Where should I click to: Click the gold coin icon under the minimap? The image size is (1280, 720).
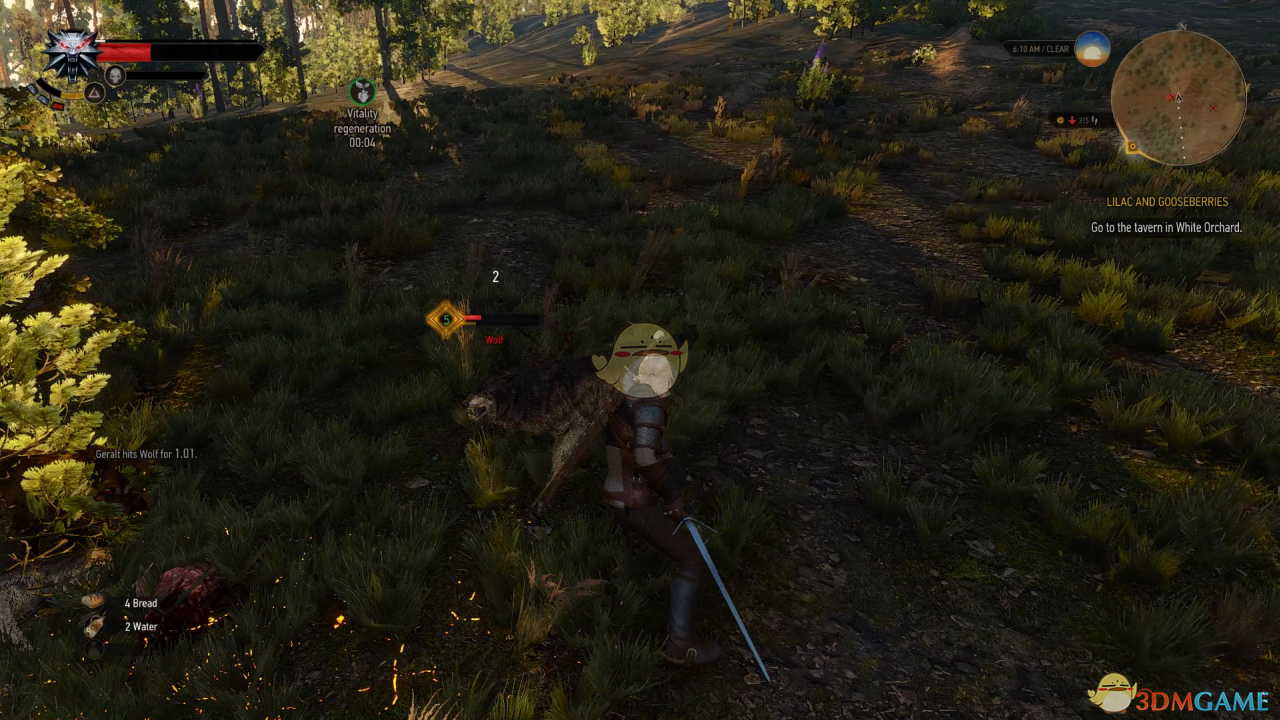point(1061,120)
